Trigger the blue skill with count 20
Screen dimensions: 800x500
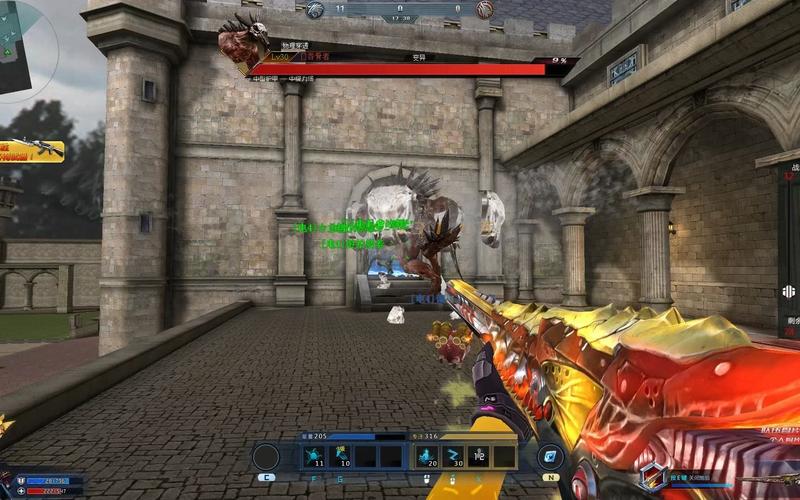(425, 457)
